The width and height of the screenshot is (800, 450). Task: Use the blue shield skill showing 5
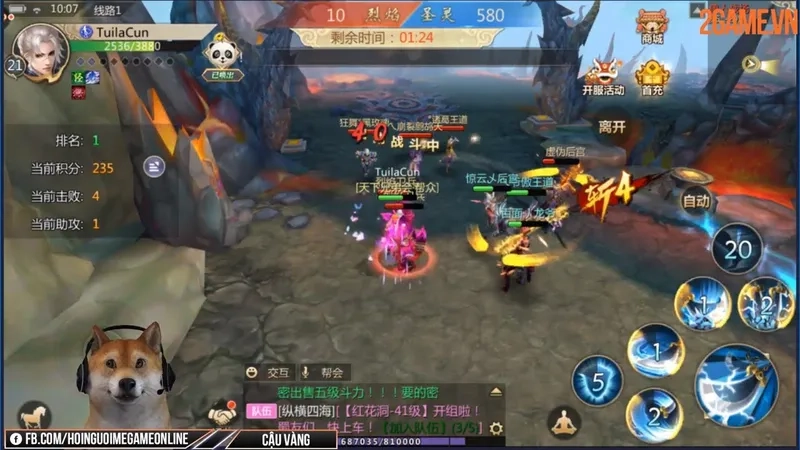tap(597, 380)
